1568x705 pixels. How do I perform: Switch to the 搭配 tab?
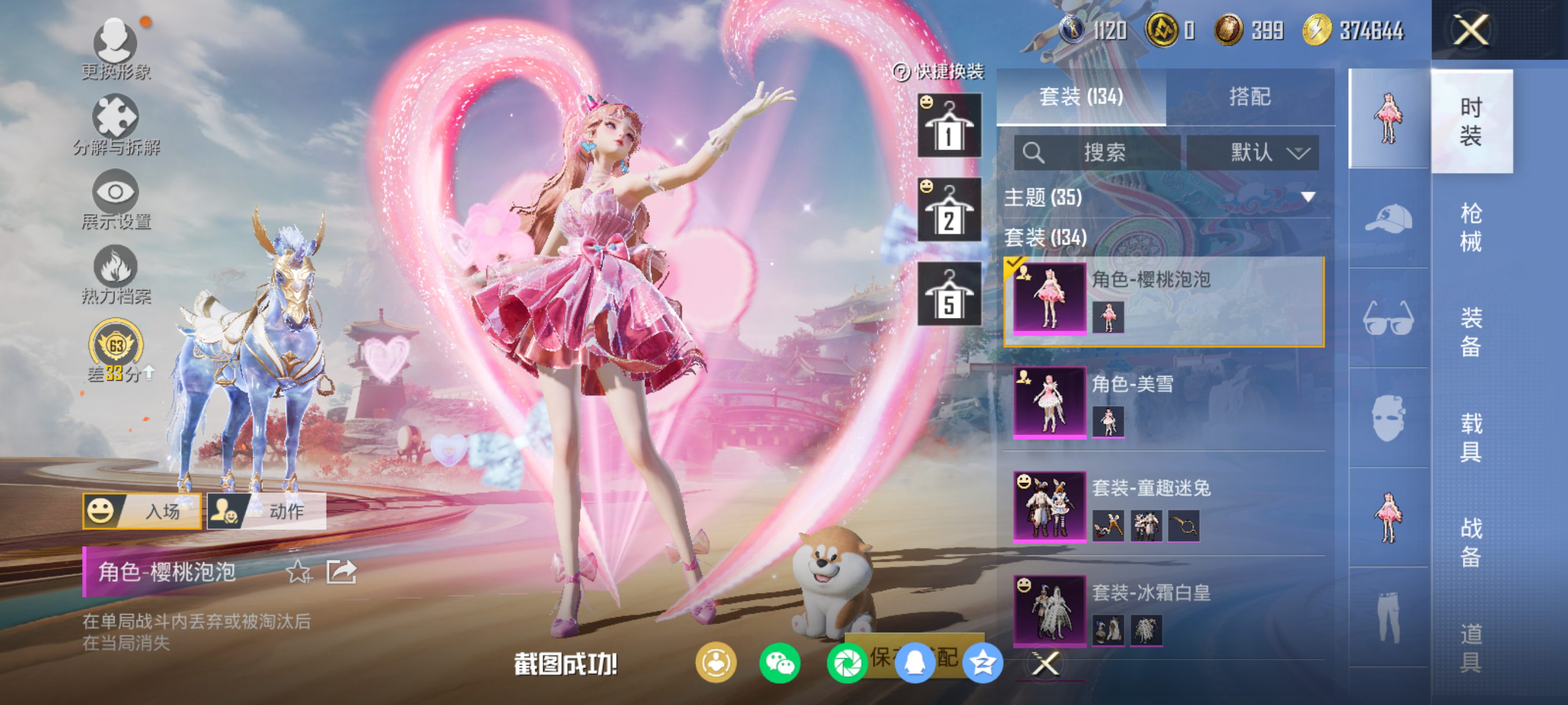click(1249, 97)
